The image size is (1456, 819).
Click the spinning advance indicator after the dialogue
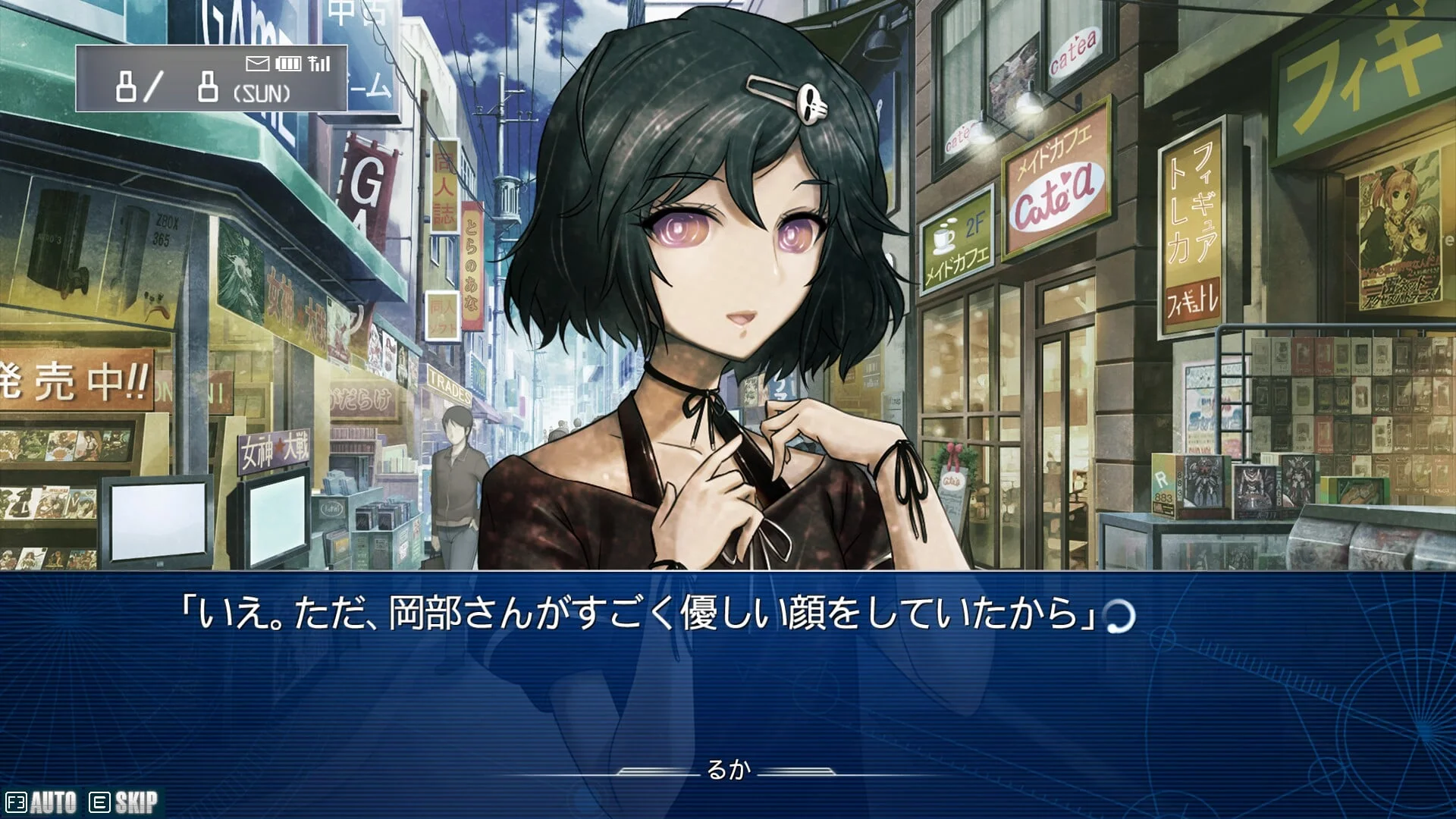coord(1120,616)
